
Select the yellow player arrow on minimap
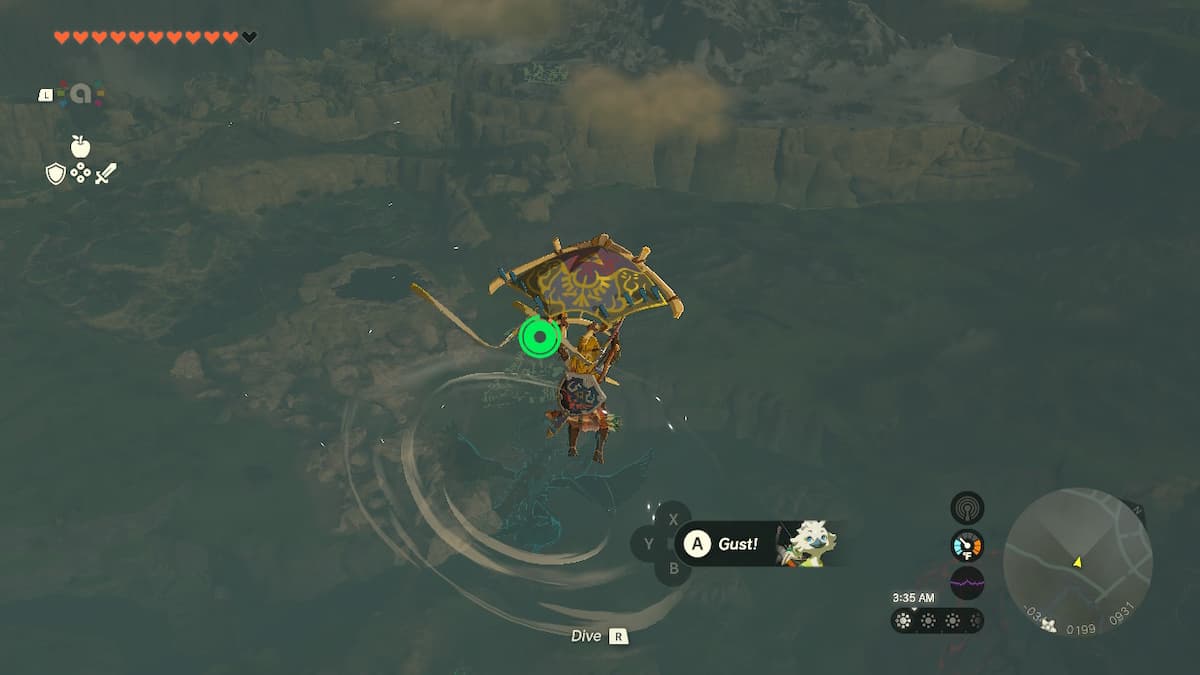[x=1077, y=563]
